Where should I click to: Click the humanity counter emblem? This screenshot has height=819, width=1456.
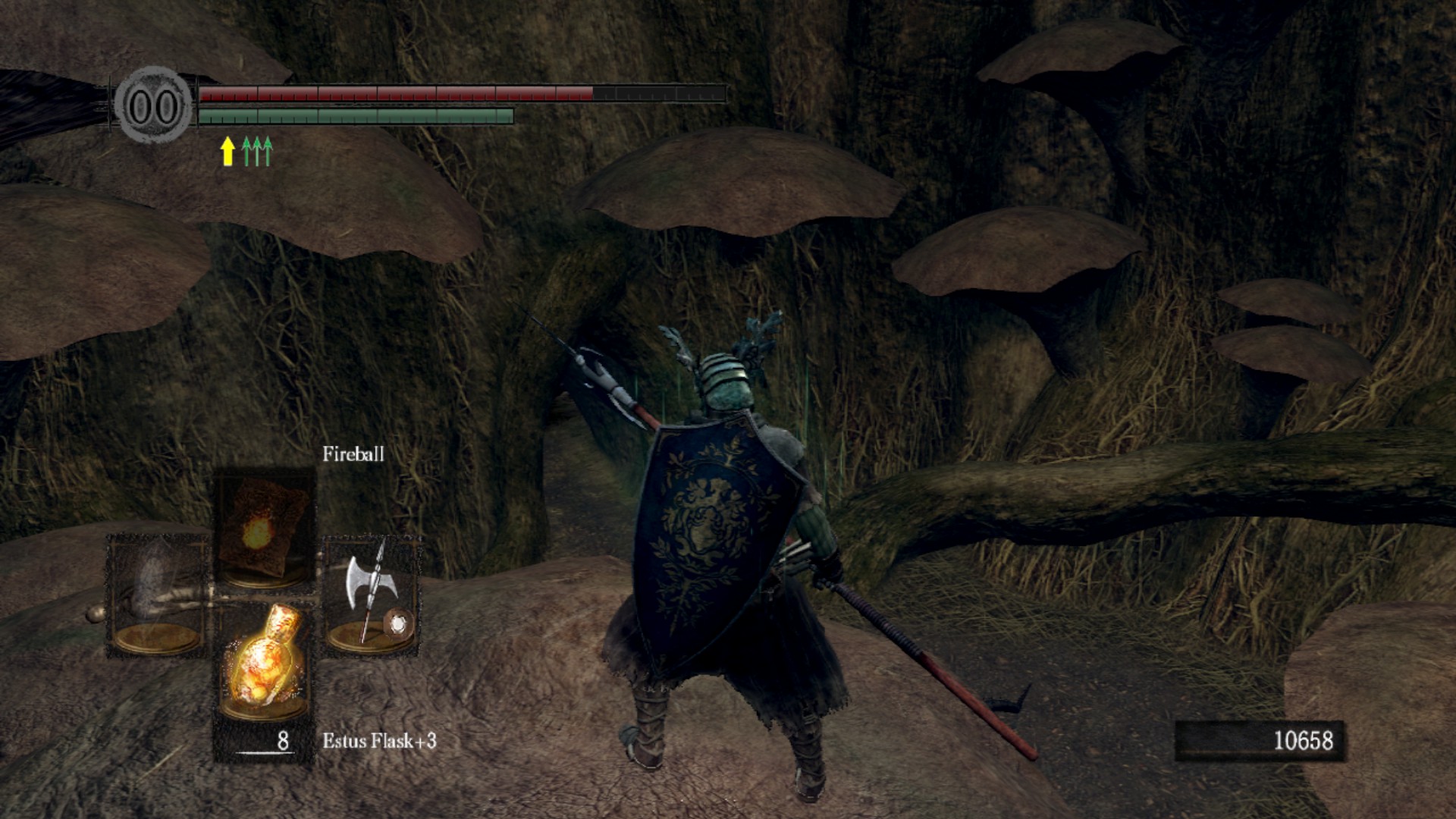tap(154, 106)
